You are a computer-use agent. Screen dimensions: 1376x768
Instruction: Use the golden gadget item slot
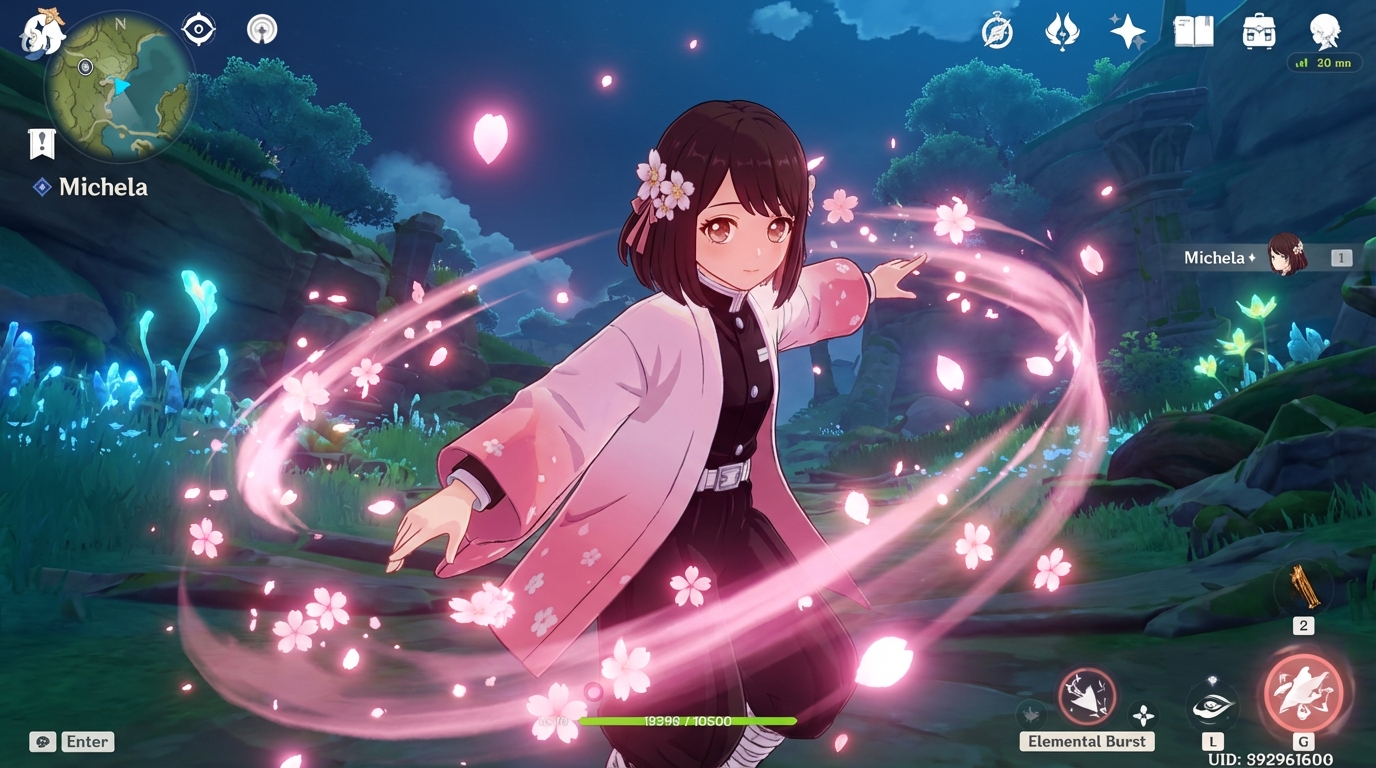1304,588
